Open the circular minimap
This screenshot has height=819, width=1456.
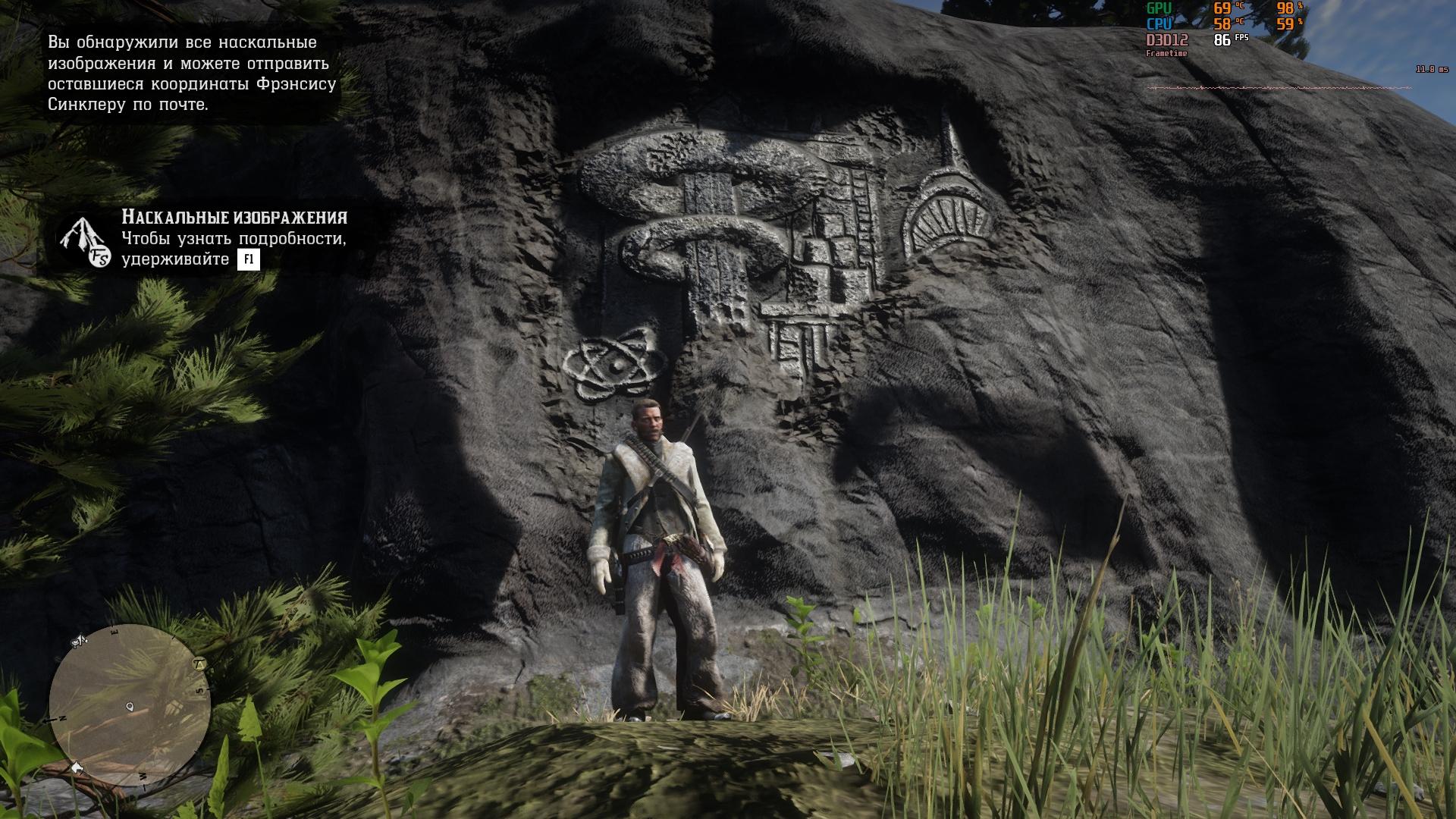tap(130, 706)
